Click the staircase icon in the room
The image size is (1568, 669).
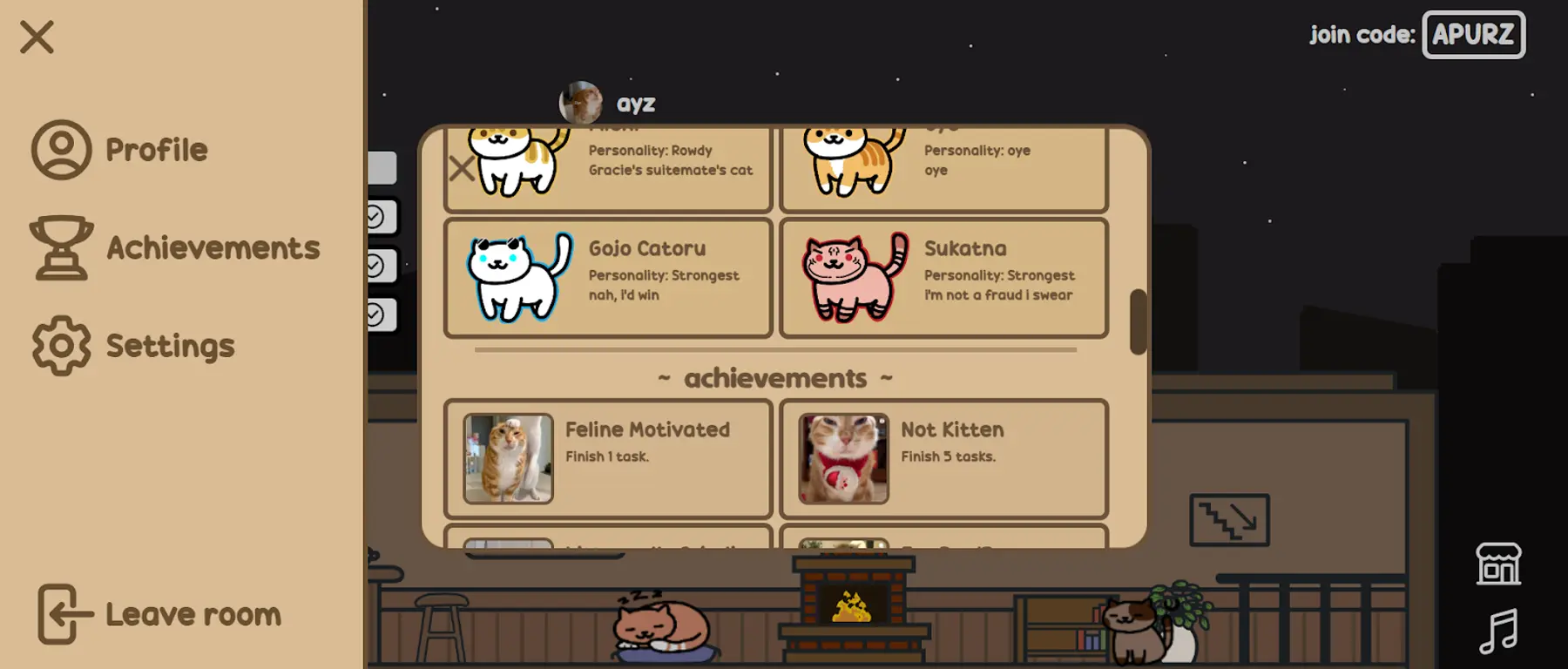click(x=1229, y=519)
